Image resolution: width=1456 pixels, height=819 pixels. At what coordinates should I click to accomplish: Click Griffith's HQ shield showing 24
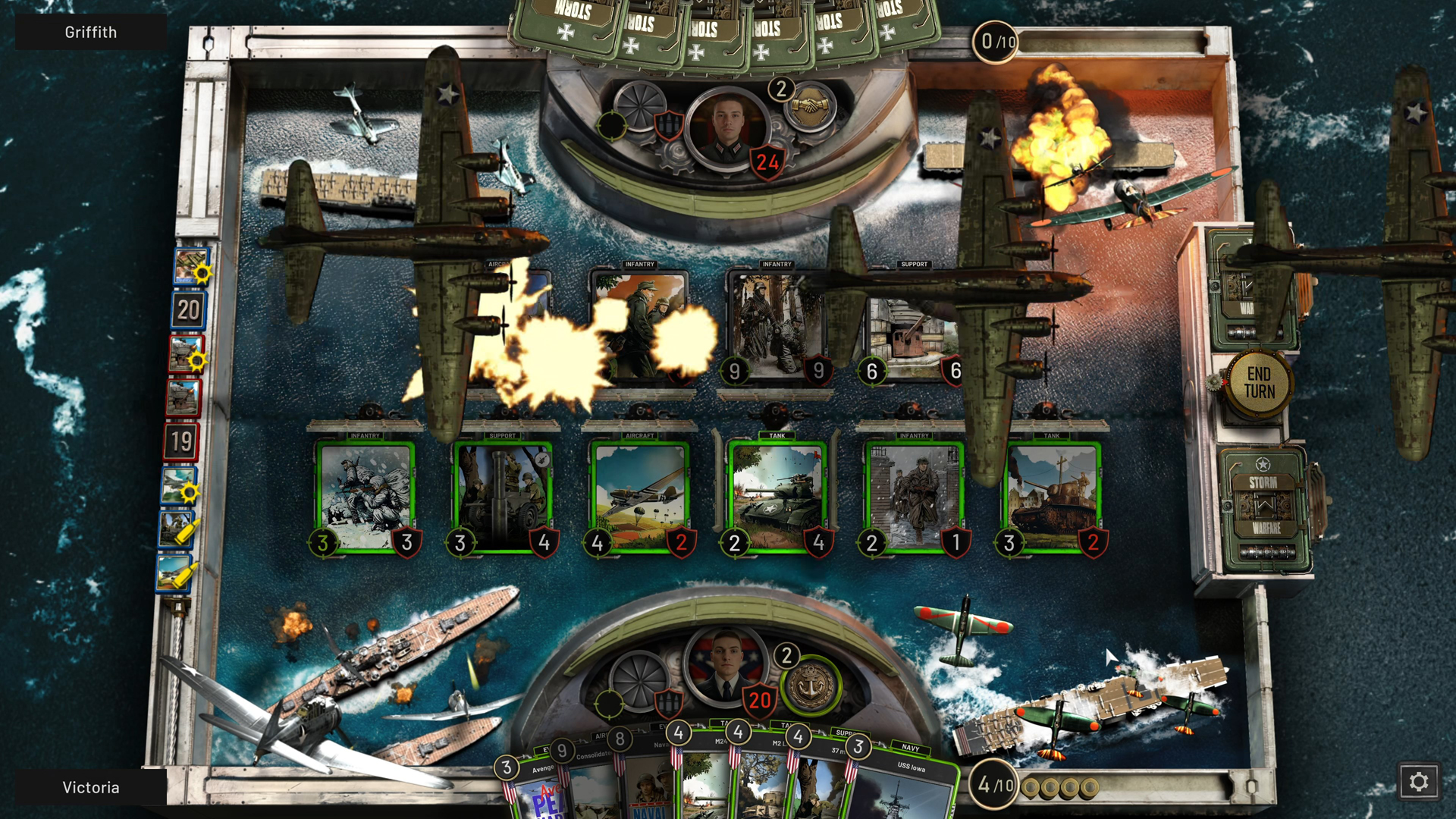(766, 160)
